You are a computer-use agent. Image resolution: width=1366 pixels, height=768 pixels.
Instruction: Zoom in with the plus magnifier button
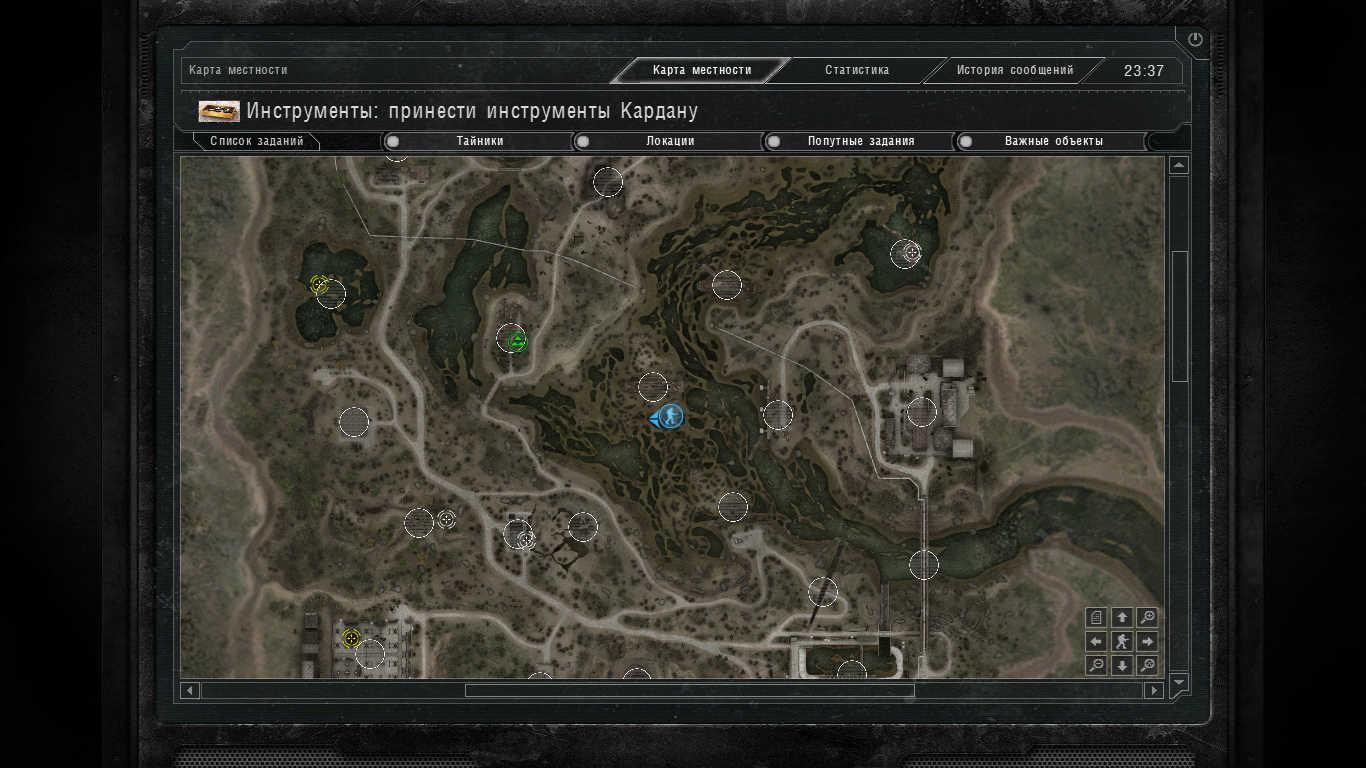tap(1148, 618)
